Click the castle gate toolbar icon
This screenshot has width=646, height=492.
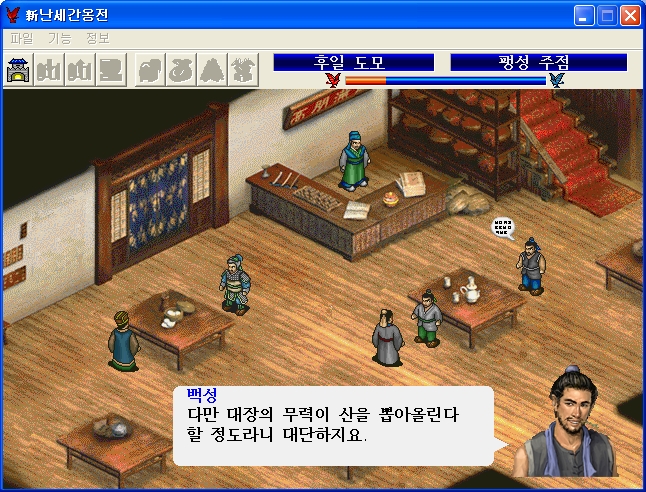(x=19, y=71)
